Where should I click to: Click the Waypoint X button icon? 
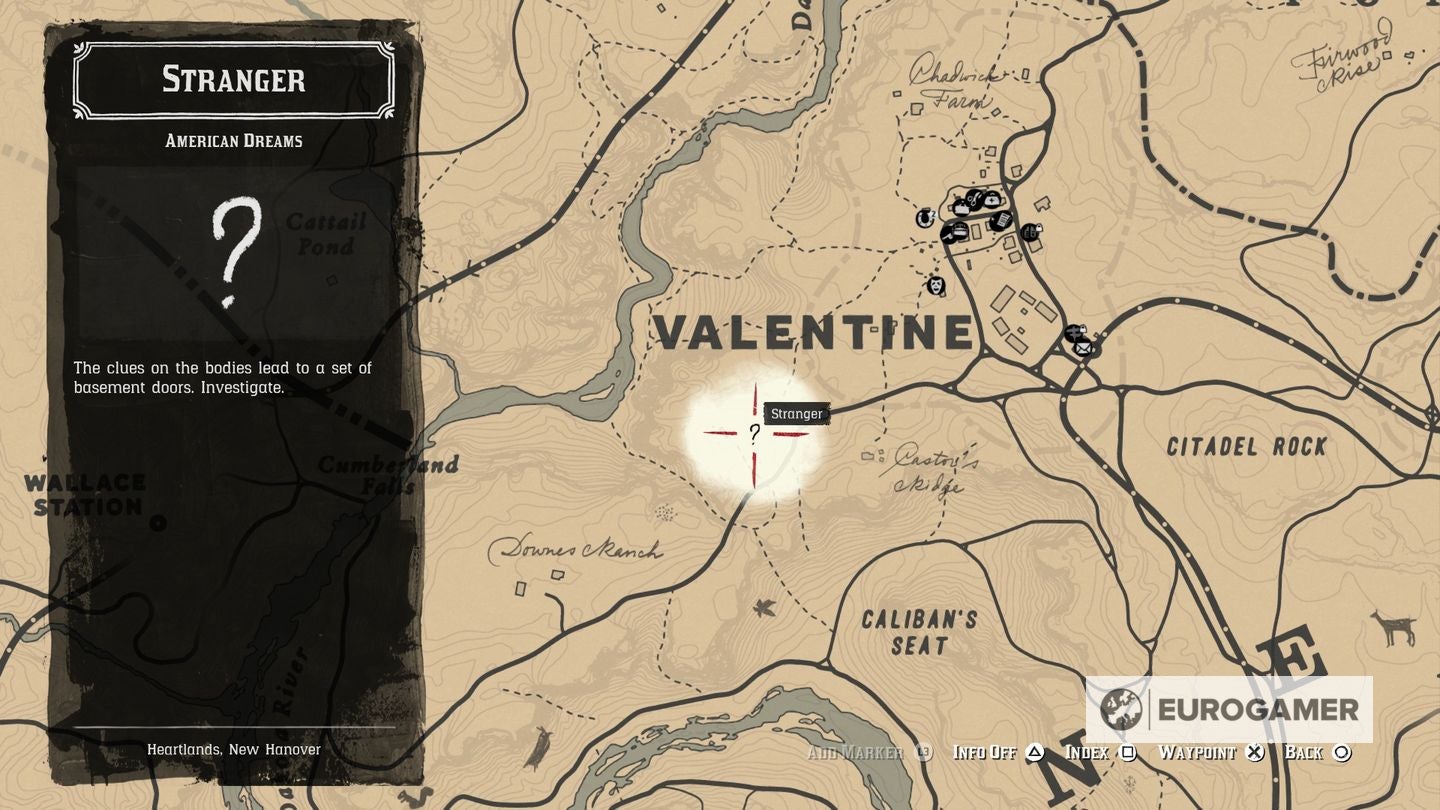pyautogui.click(x=1256, y=752)
